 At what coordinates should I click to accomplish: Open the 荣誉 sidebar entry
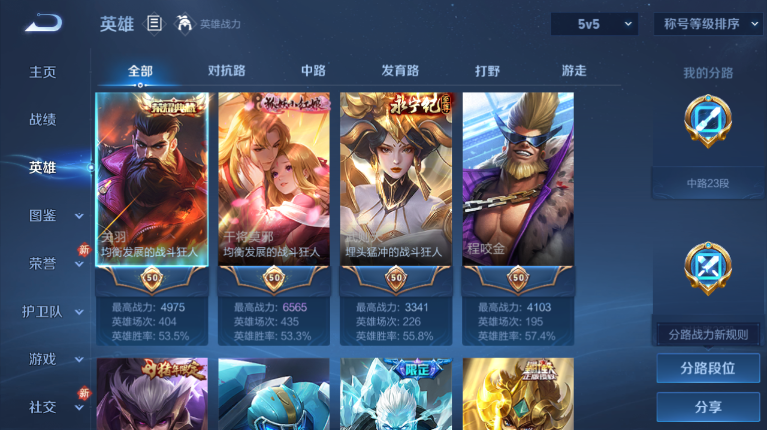tap(43, 263)
